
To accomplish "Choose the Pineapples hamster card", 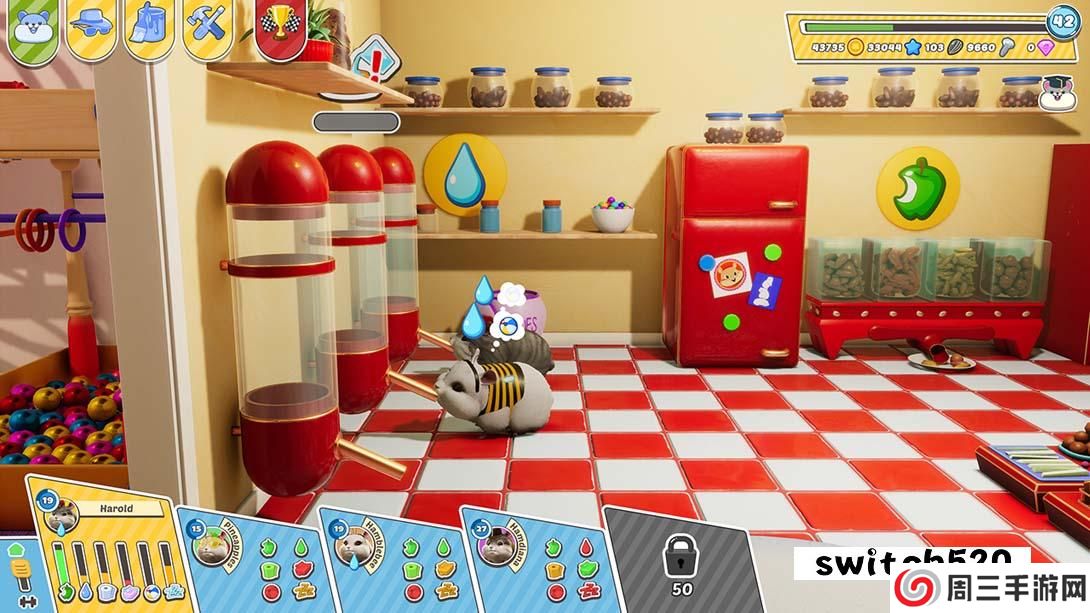I will 250,560.
